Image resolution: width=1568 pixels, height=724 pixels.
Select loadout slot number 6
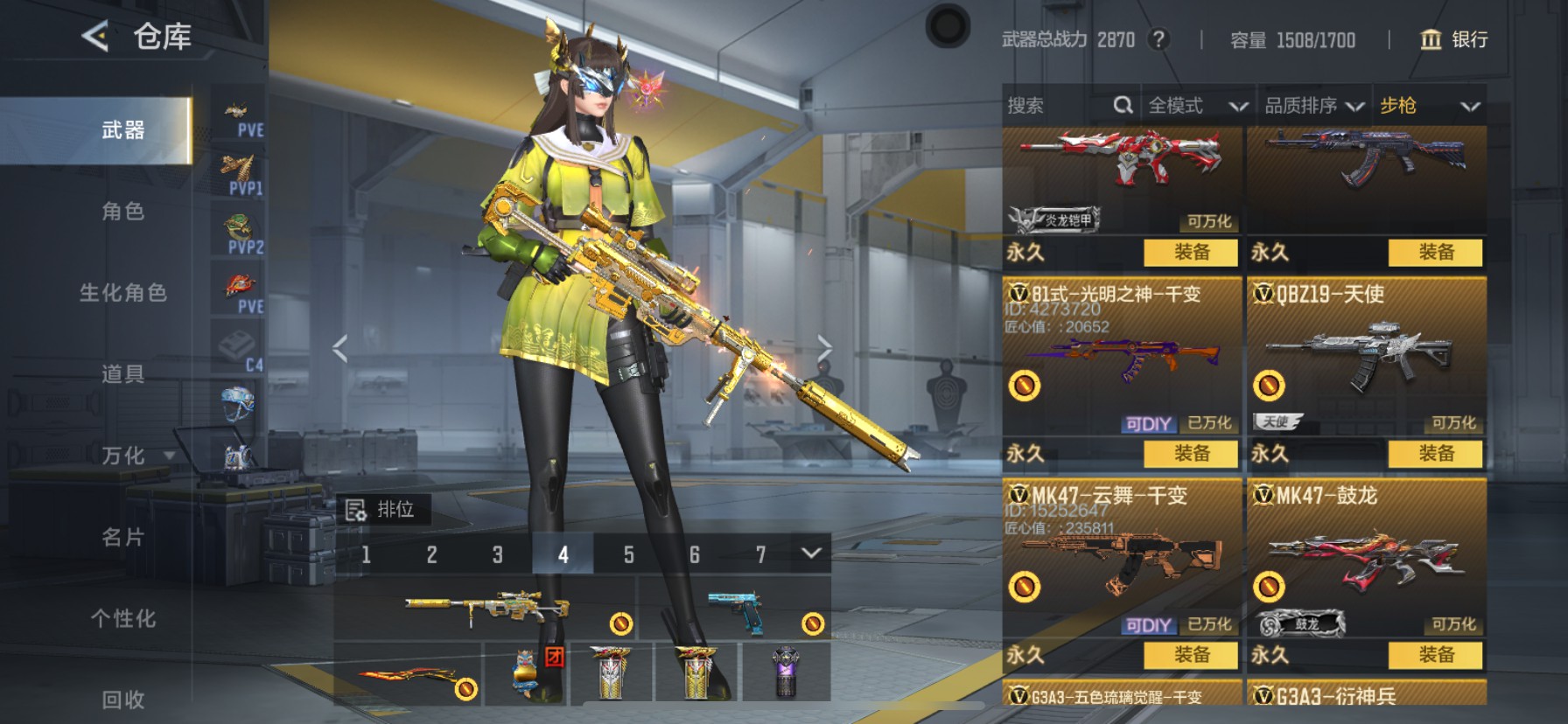pyautogui.click(x=694, y=554)
